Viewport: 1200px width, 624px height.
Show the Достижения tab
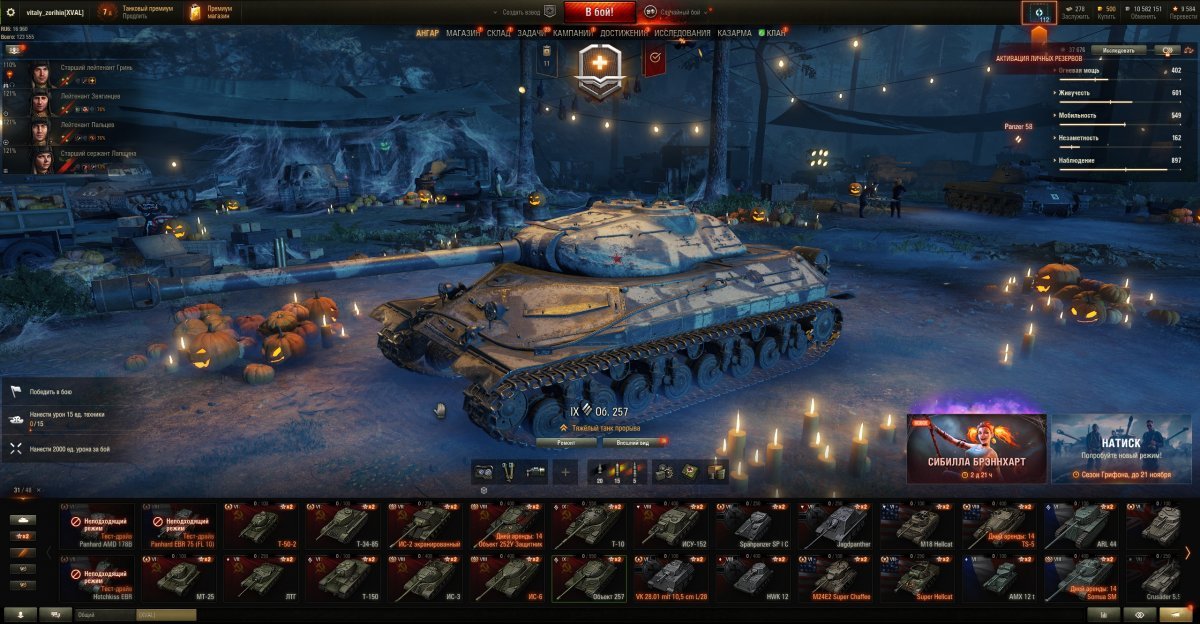pos(623,33)
